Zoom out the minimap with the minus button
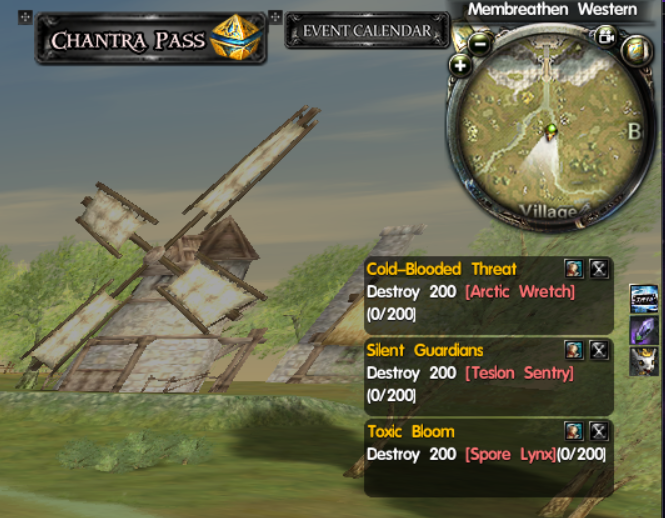This screenshot has height=518, width=665. 480,43
